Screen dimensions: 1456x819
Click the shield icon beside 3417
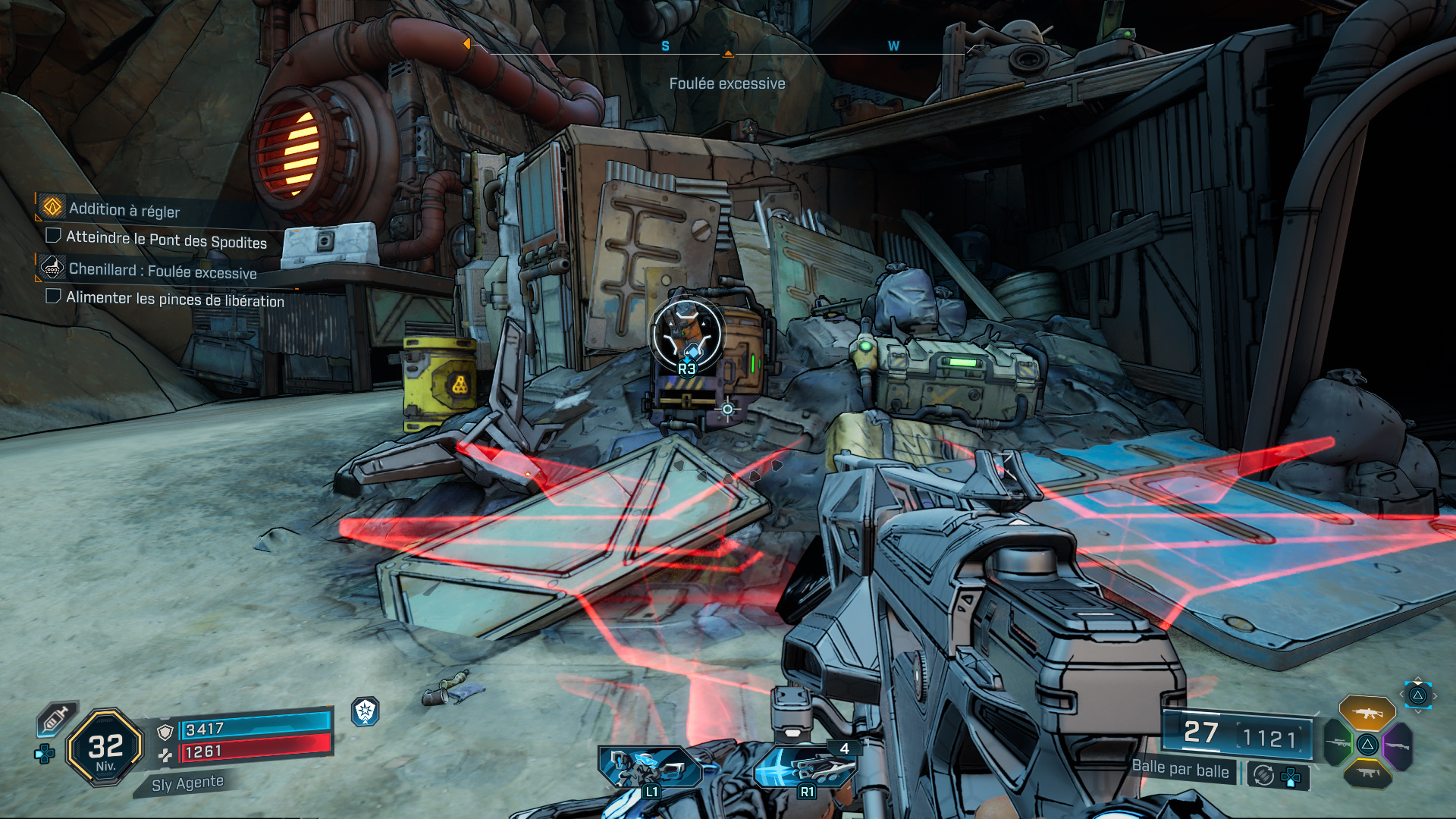pyautogui.click(x=164, y=732)
